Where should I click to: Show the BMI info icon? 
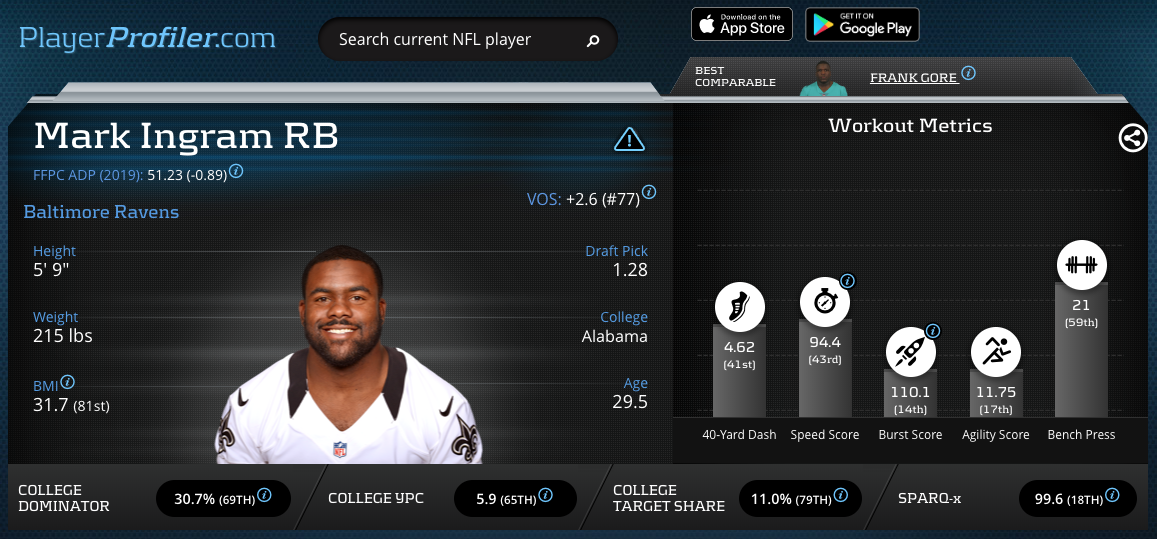(68, 382)
